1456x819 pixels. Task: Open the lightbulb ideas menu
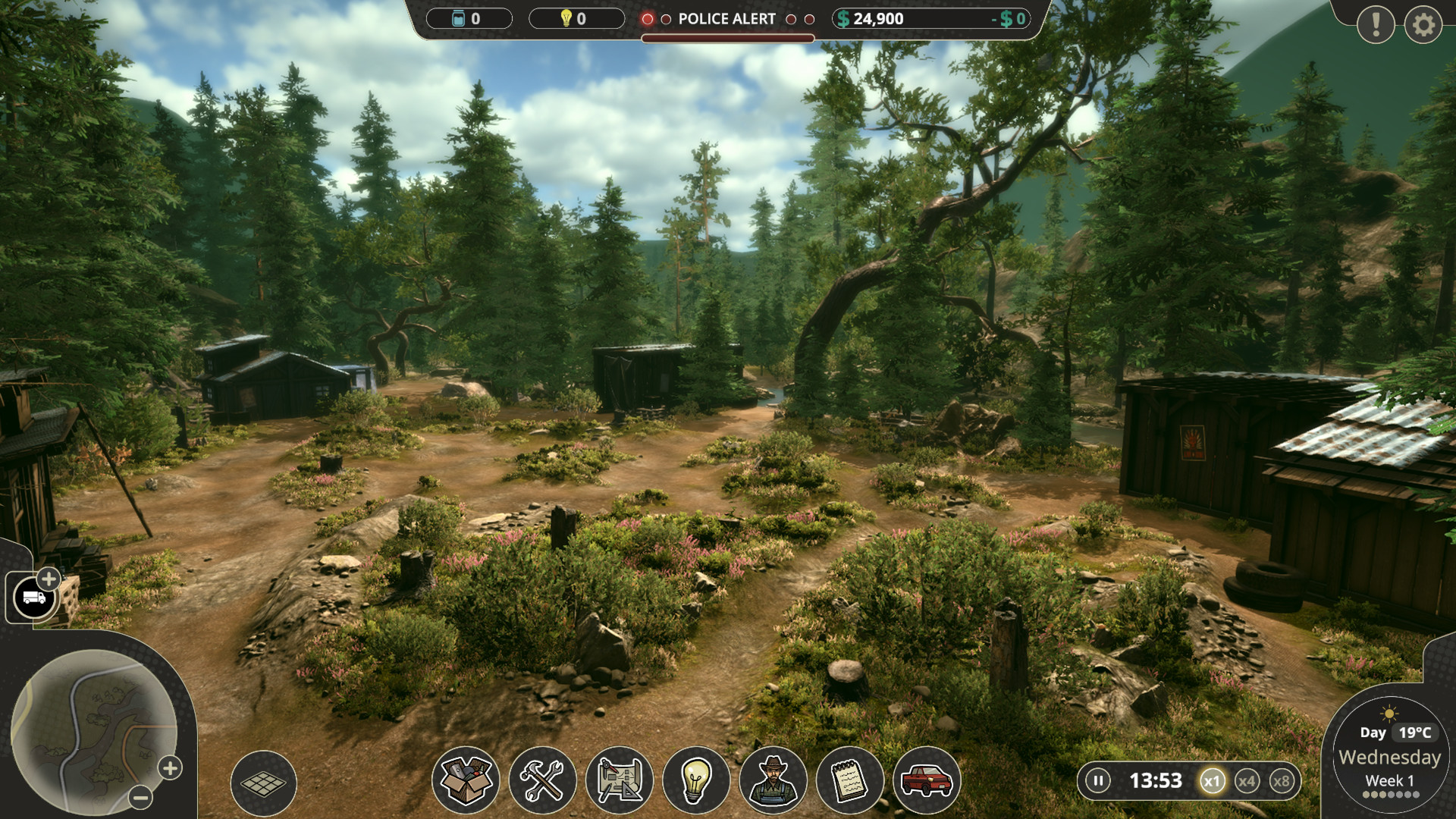[696, 780]
